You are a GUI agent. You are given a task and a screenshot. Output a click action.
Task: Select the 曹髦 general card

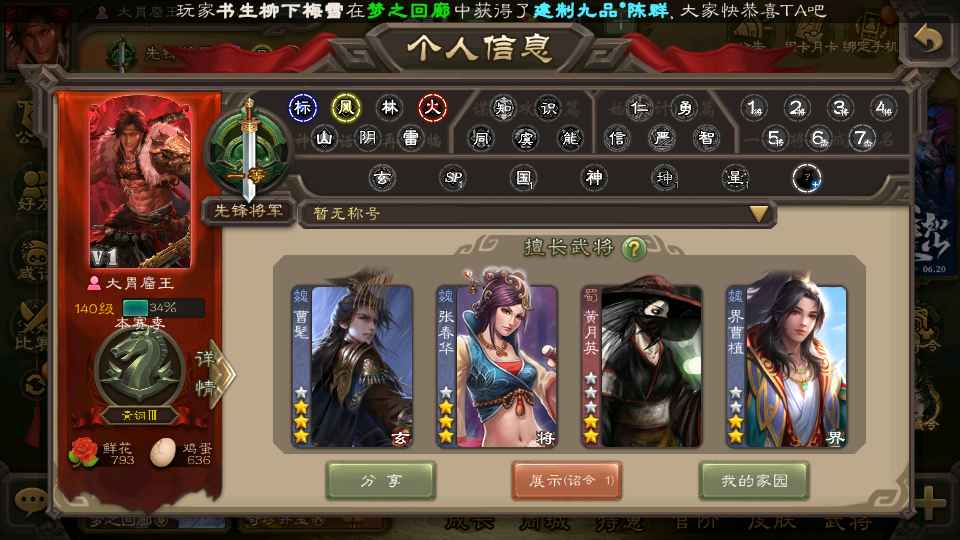(x=352, y=366)
